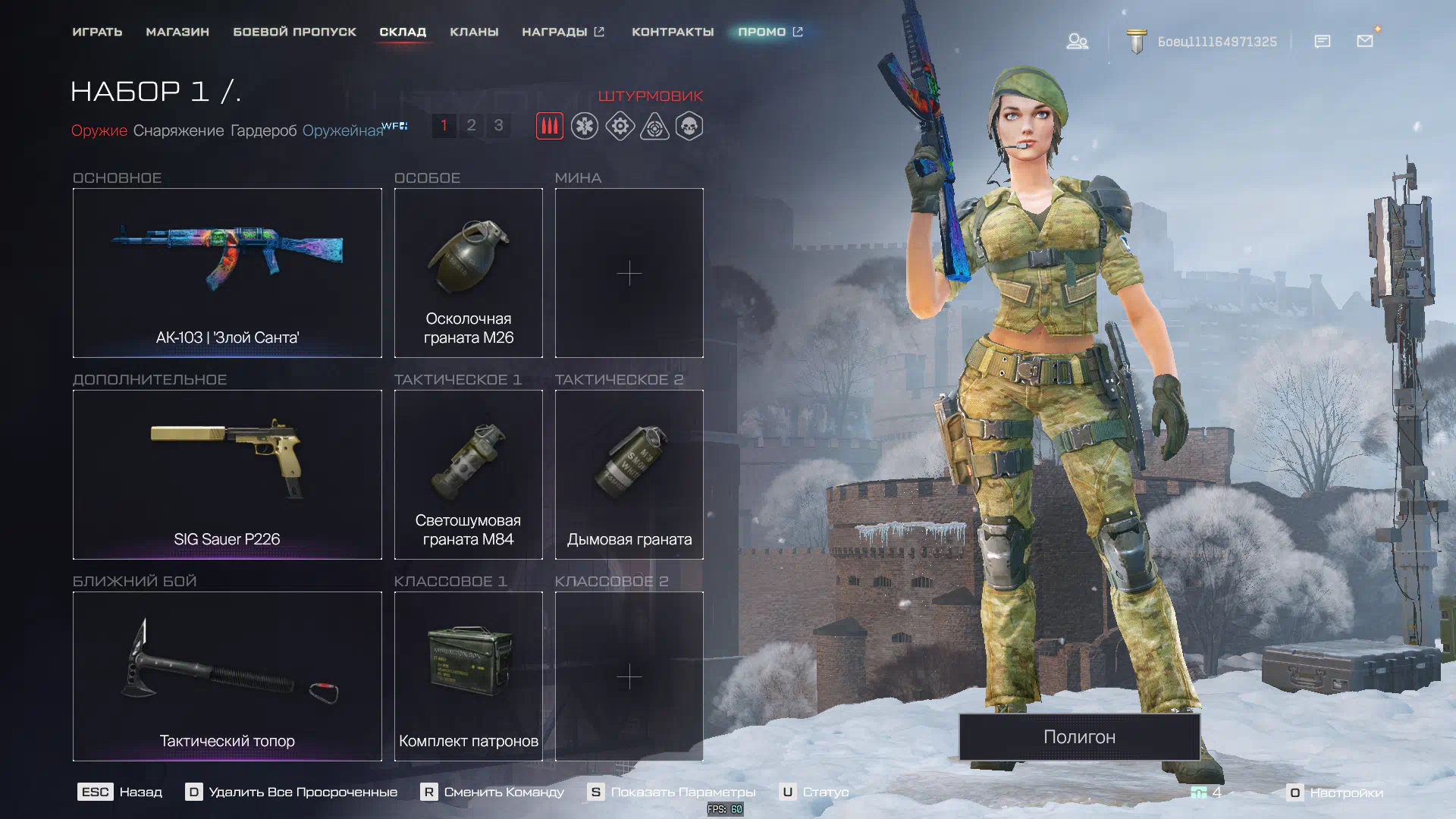The image size is (1456, 819).
Task: Open the Оружейная tab
Action: point(343,130)
